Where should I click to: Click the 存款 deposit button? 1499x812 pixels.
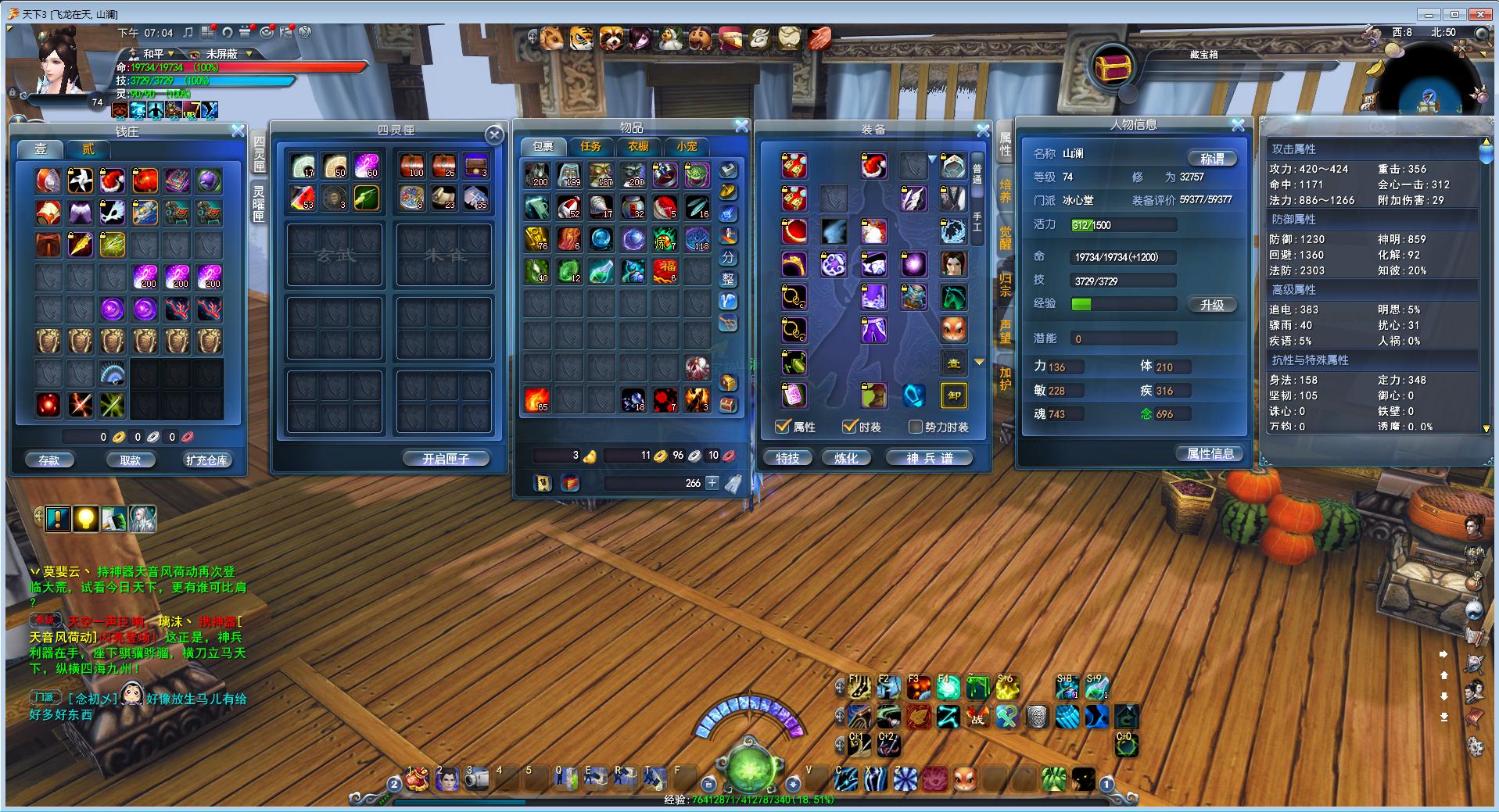pyautogui.click(x=49, y=460)
